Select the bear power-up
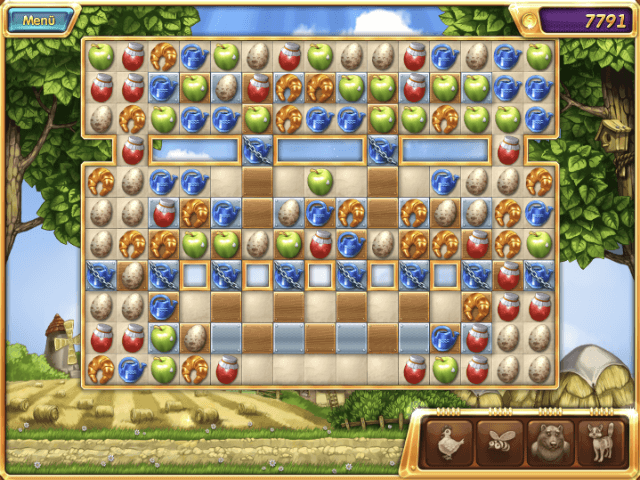The height and width of the screenshot is (480, 640). (x=551, y=441)
